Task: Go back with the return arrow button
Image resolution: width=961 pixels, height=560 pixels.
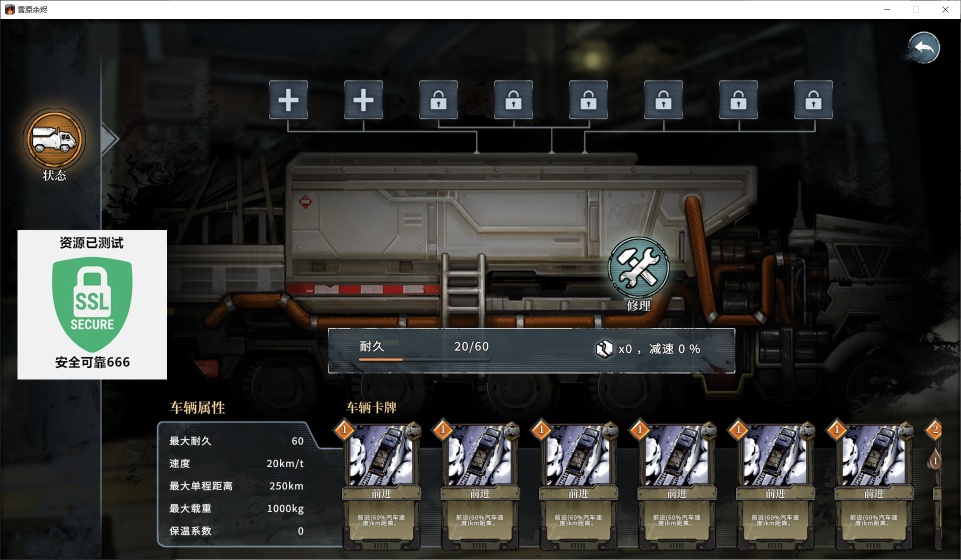Action: (923, 47)
